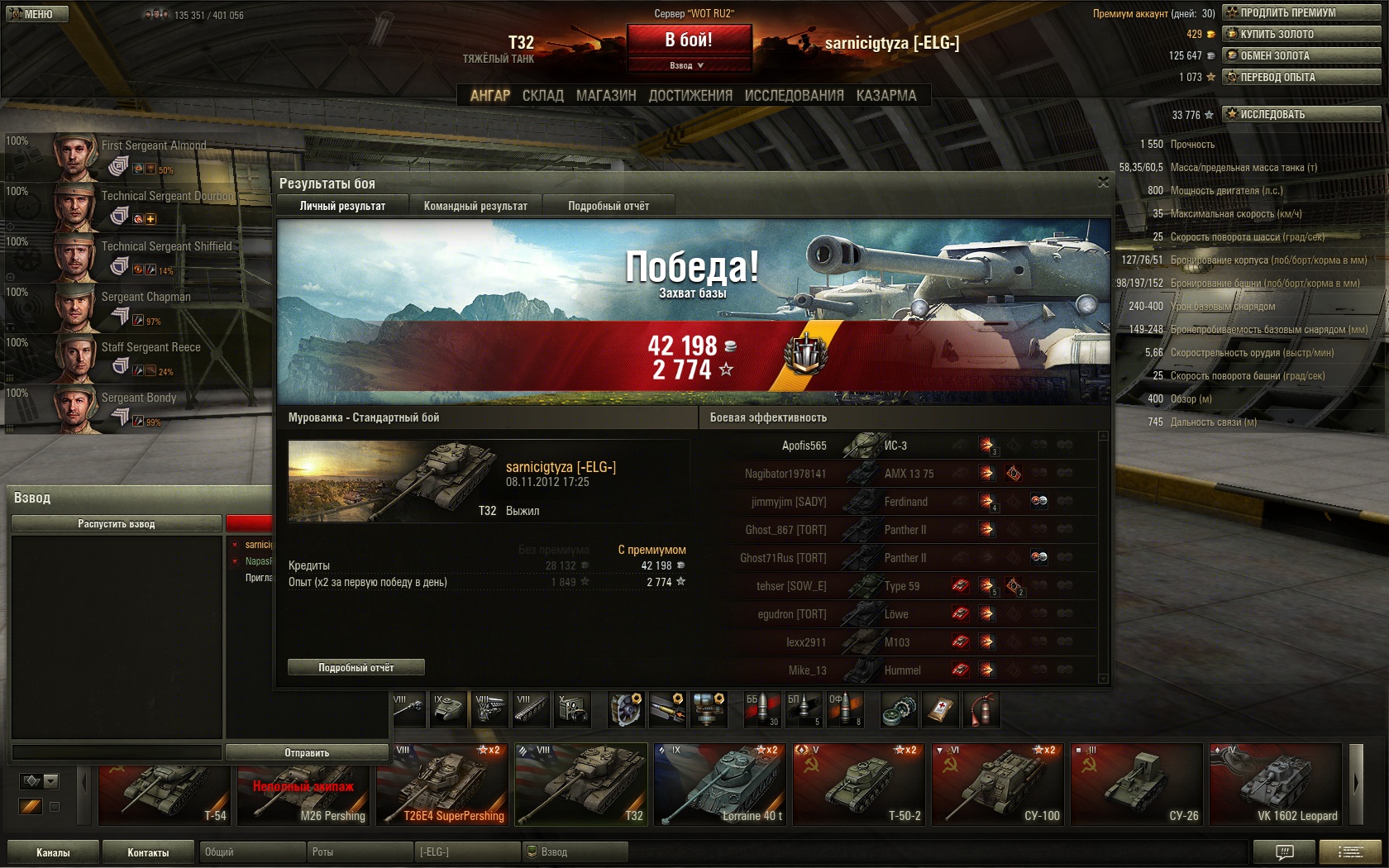Switch to the СКЛАД tab
1389x868 pixels.
point(542,96)
